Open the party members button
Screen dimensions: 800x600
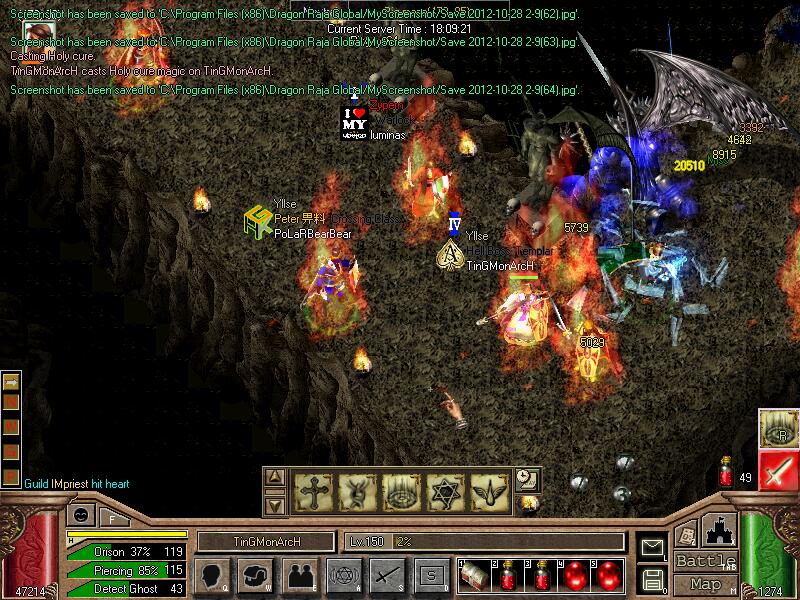[x=299, y=576]
